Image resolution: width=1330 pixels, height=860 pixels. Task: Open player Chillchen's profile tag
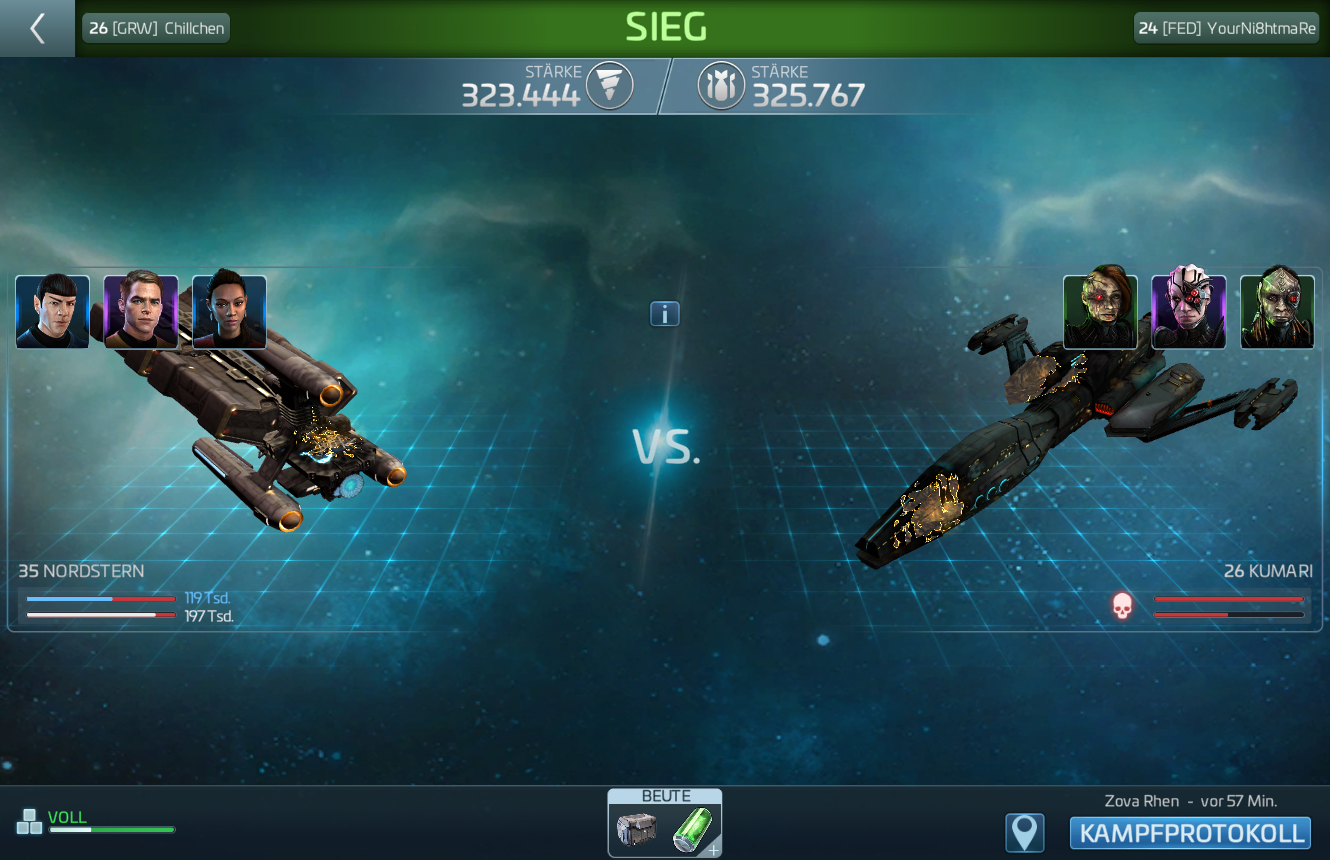pyautogui.click(x=156, y=28)
